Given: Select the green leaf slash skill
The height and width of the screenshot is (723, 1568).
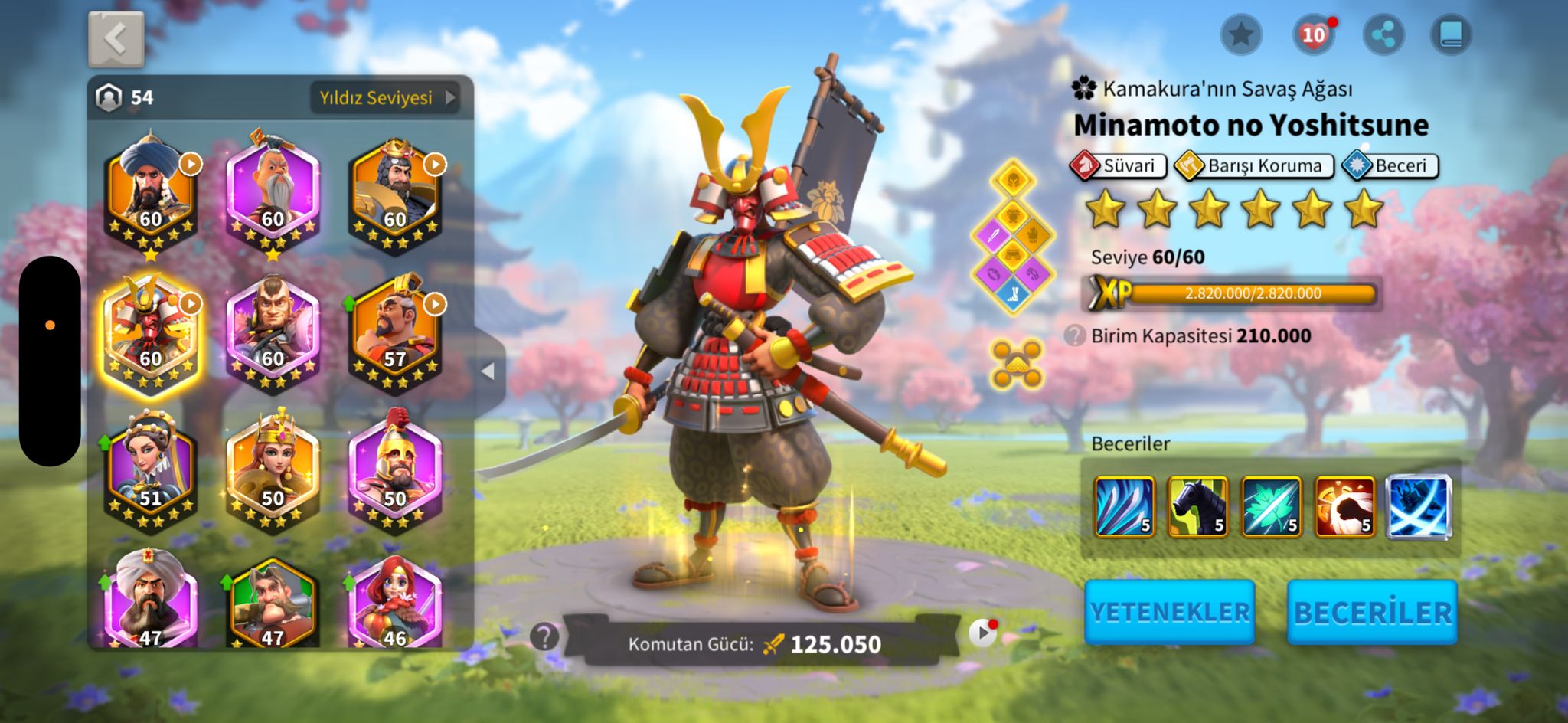Looking at the screenshot, I should click(x=1271, y=506).
